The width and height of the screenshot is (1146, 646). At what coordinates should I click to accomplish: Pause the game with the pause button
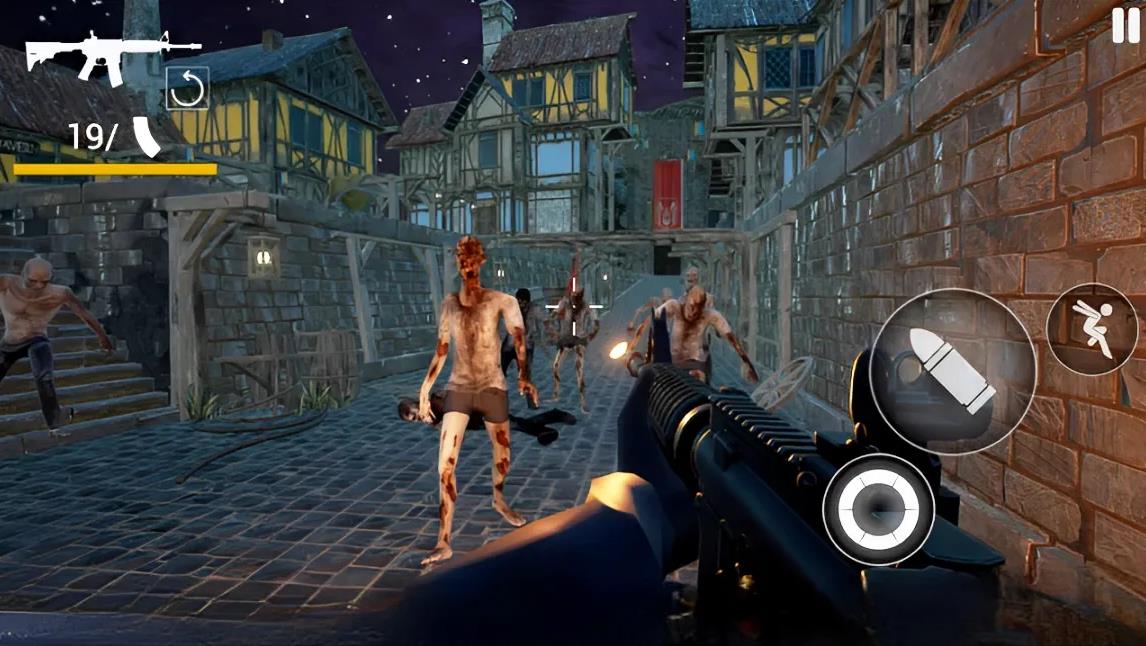[x=1125, y=26]
